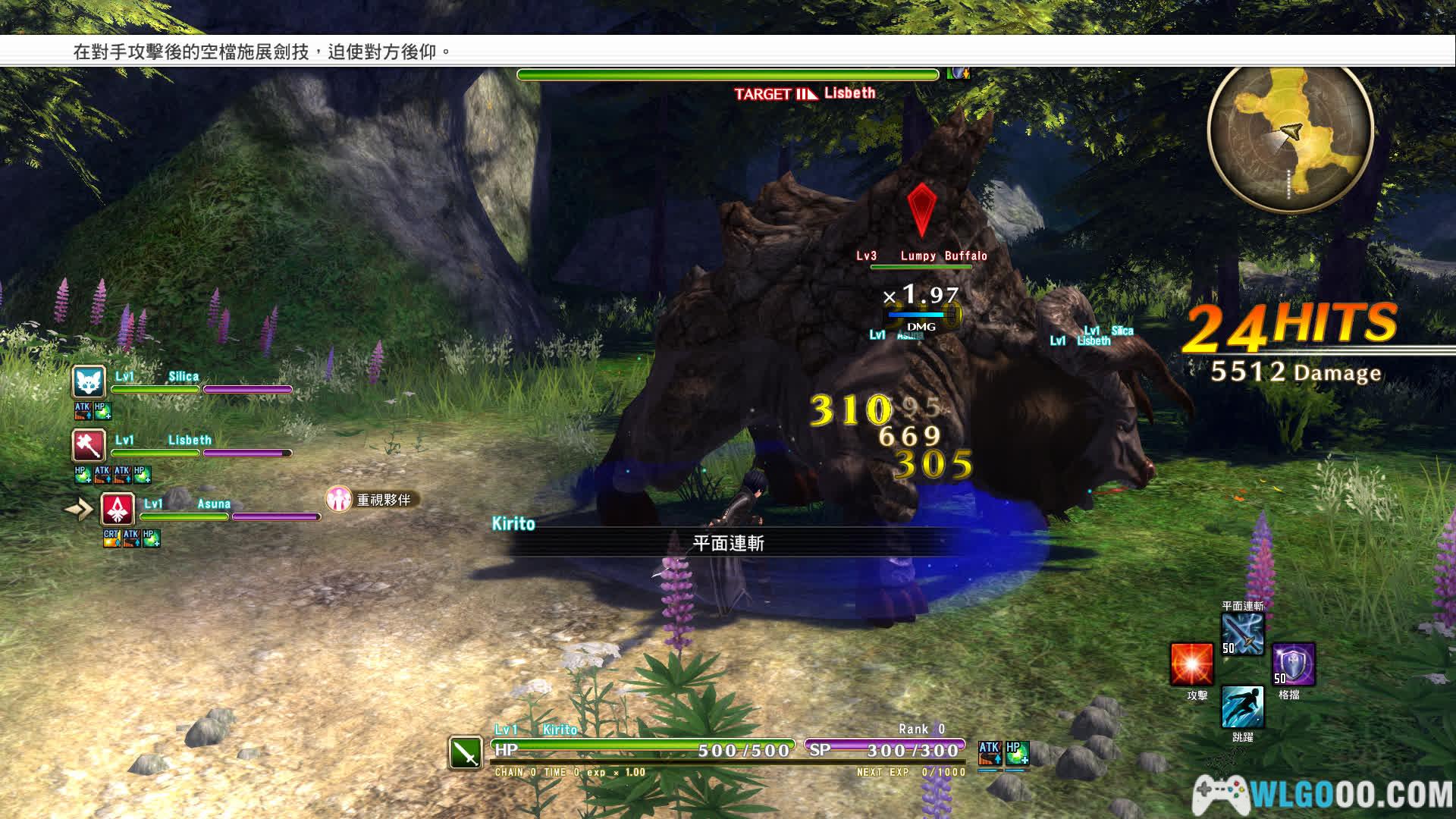Choose Lisbeth's mace portrait in party list
Image resolution: width=1456 pixels, height=819 pixels.
[x=89, y=446]
